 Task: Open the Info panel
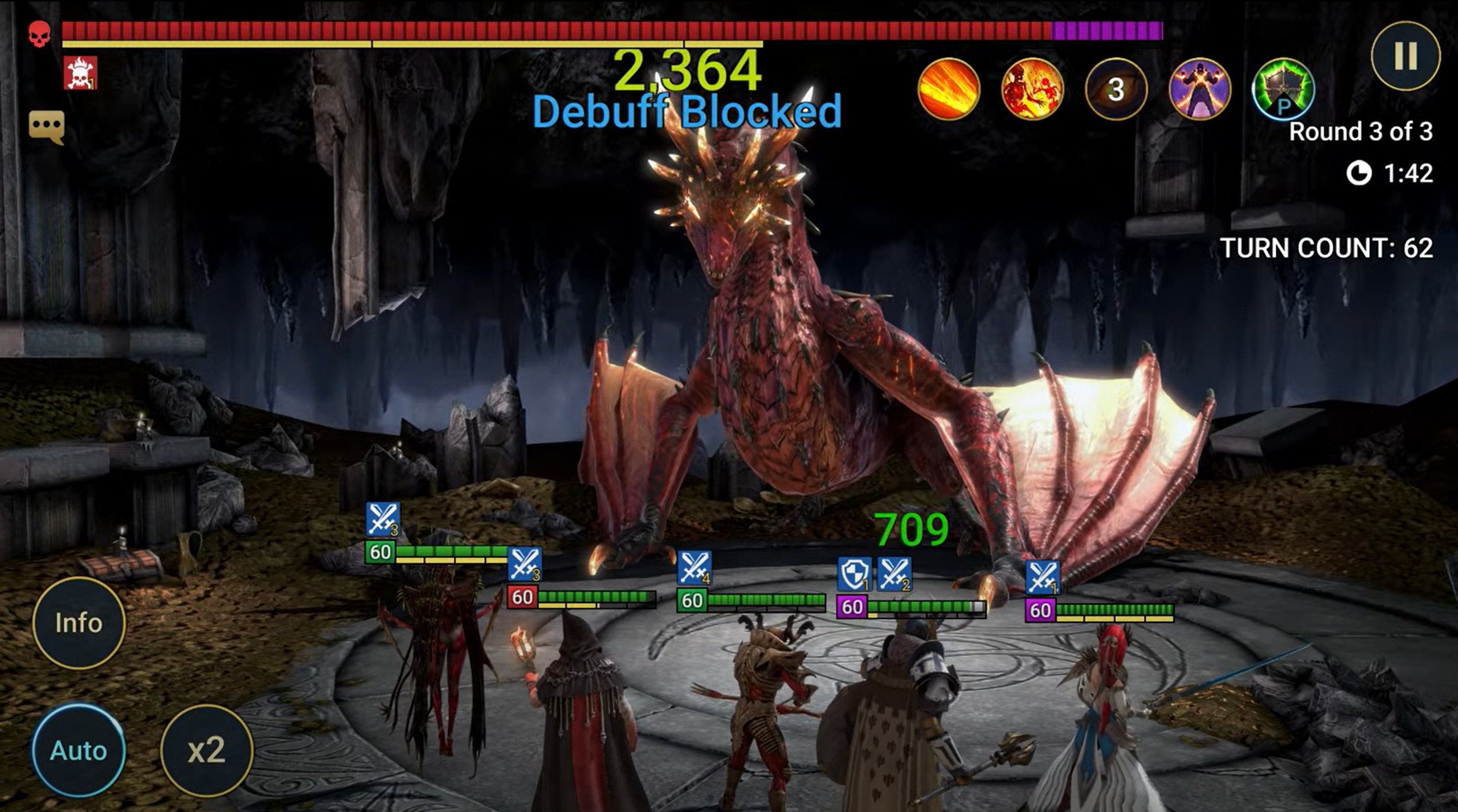tap(79, 622)
